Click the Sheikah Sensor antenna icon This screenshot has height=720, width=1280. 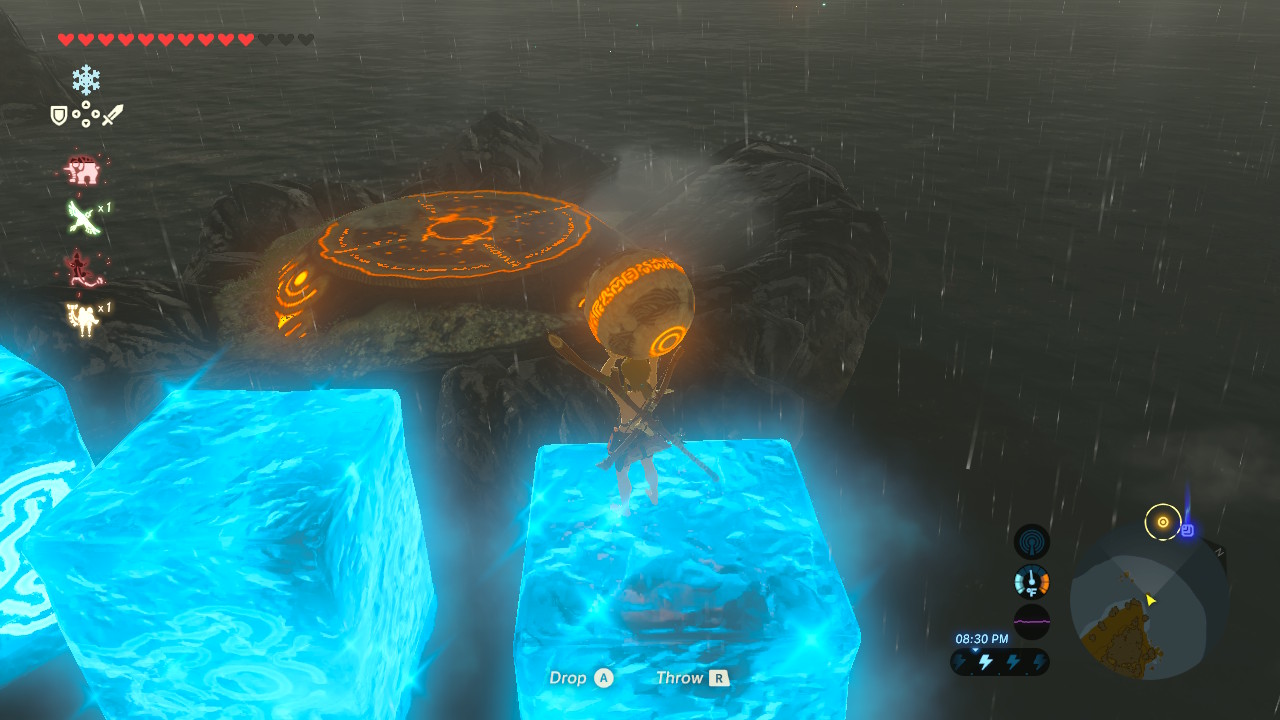click(1032, 541)
